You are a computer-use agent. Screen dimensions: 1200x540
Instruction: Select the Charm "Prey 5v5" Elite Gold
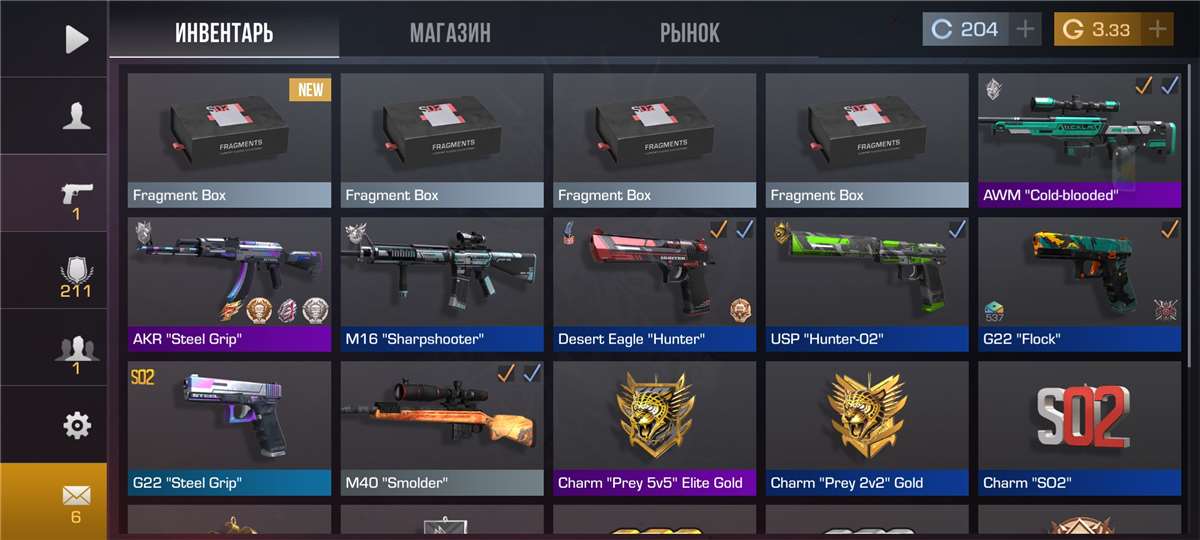654,427
